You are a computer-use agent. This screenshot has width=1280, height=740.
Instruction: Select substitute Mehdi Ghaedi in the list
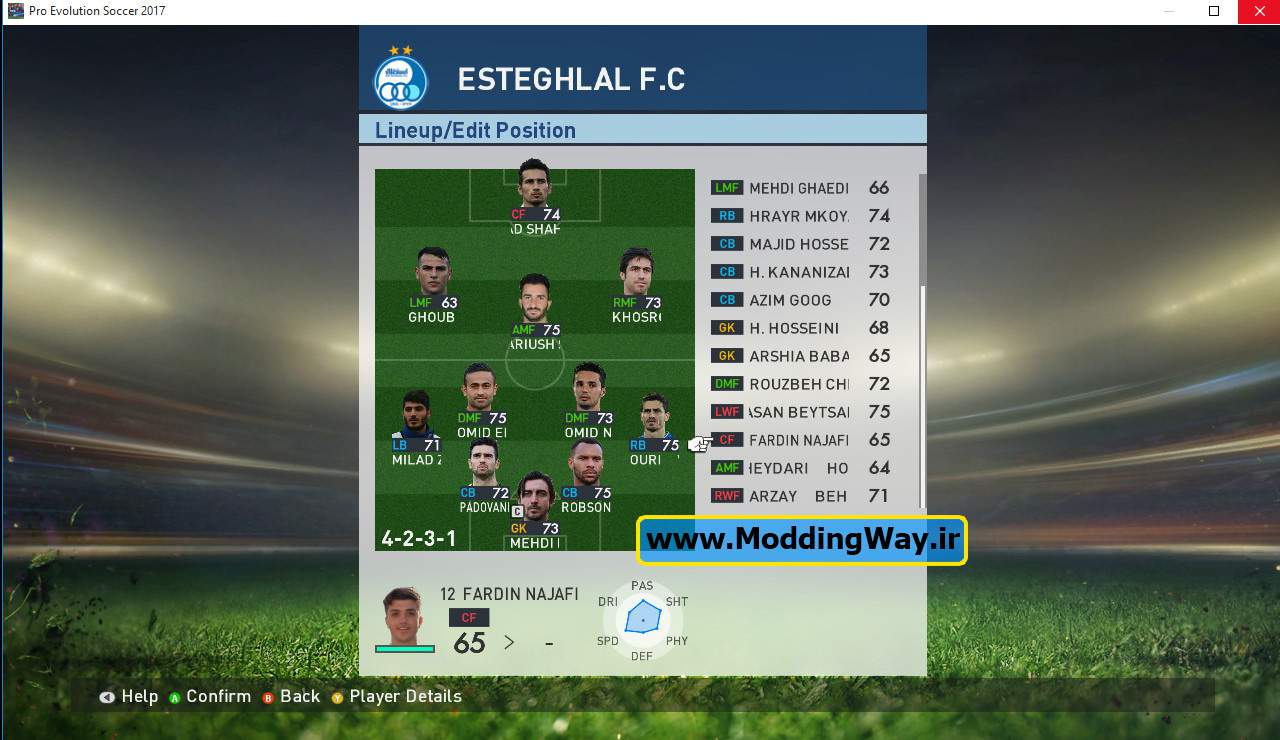click(798, 188)
